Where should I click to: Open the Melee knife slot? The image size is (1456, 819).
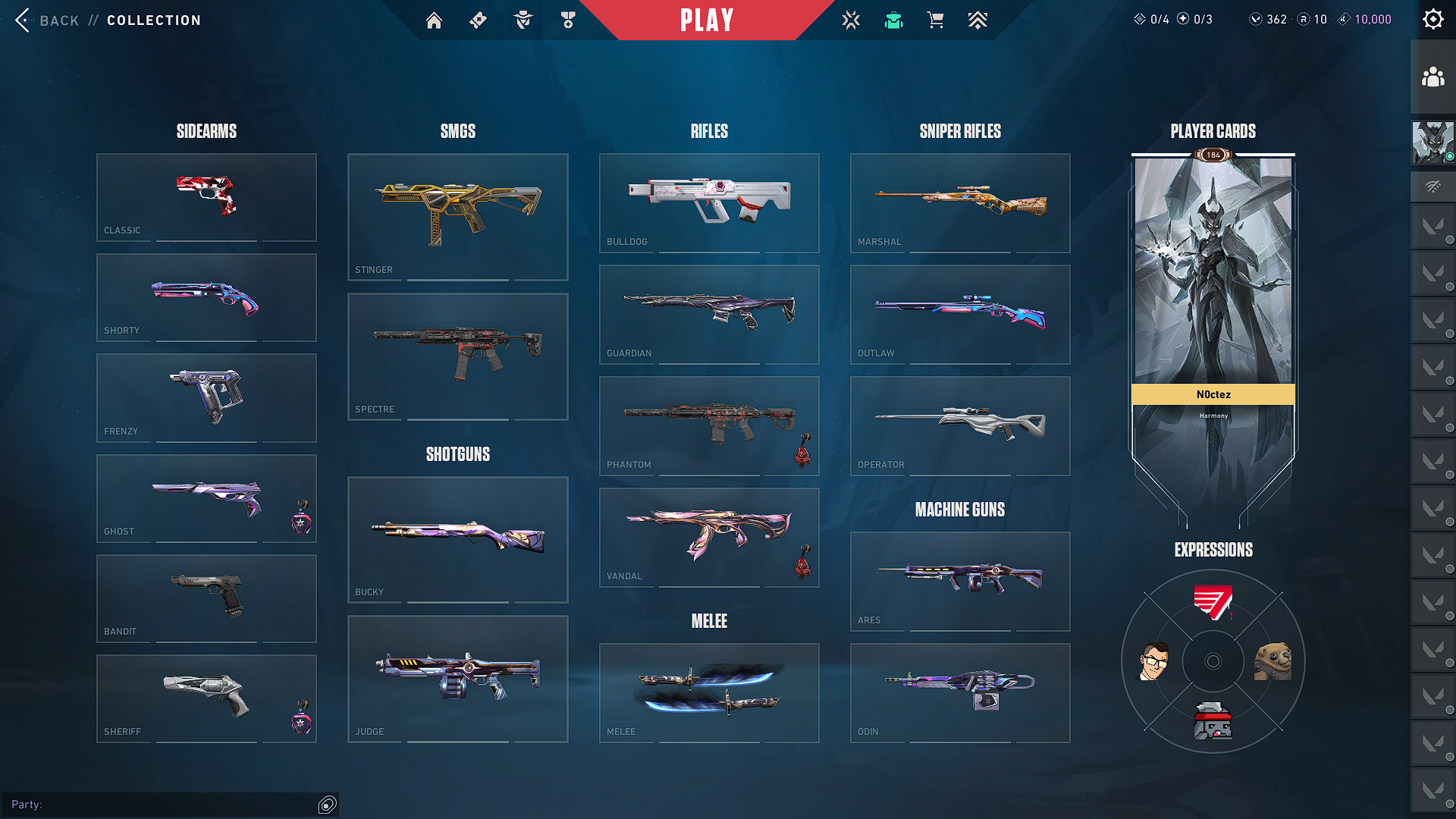pos(709,692)
